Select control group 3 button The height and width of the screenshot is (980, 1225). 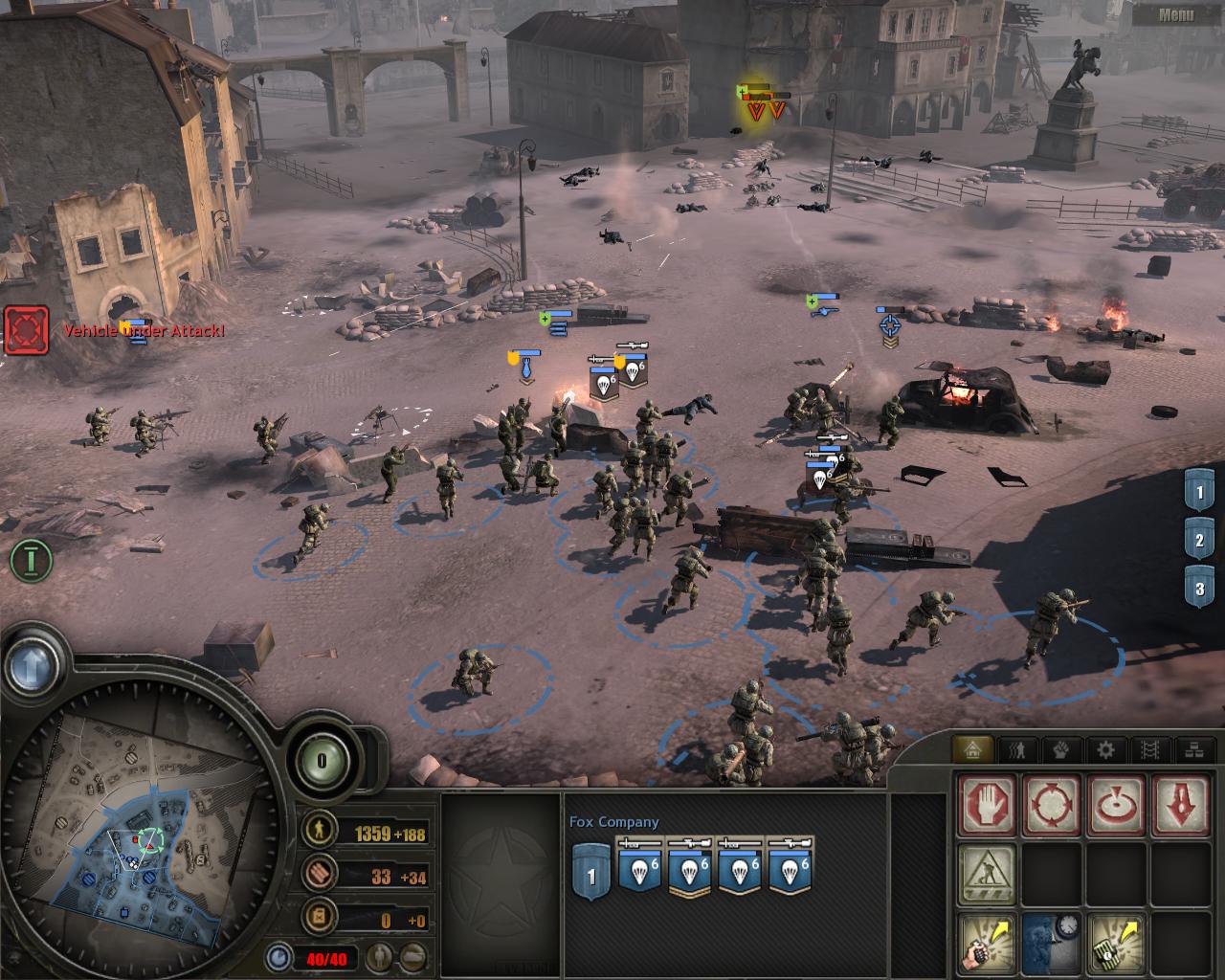tap(1199, 589)
